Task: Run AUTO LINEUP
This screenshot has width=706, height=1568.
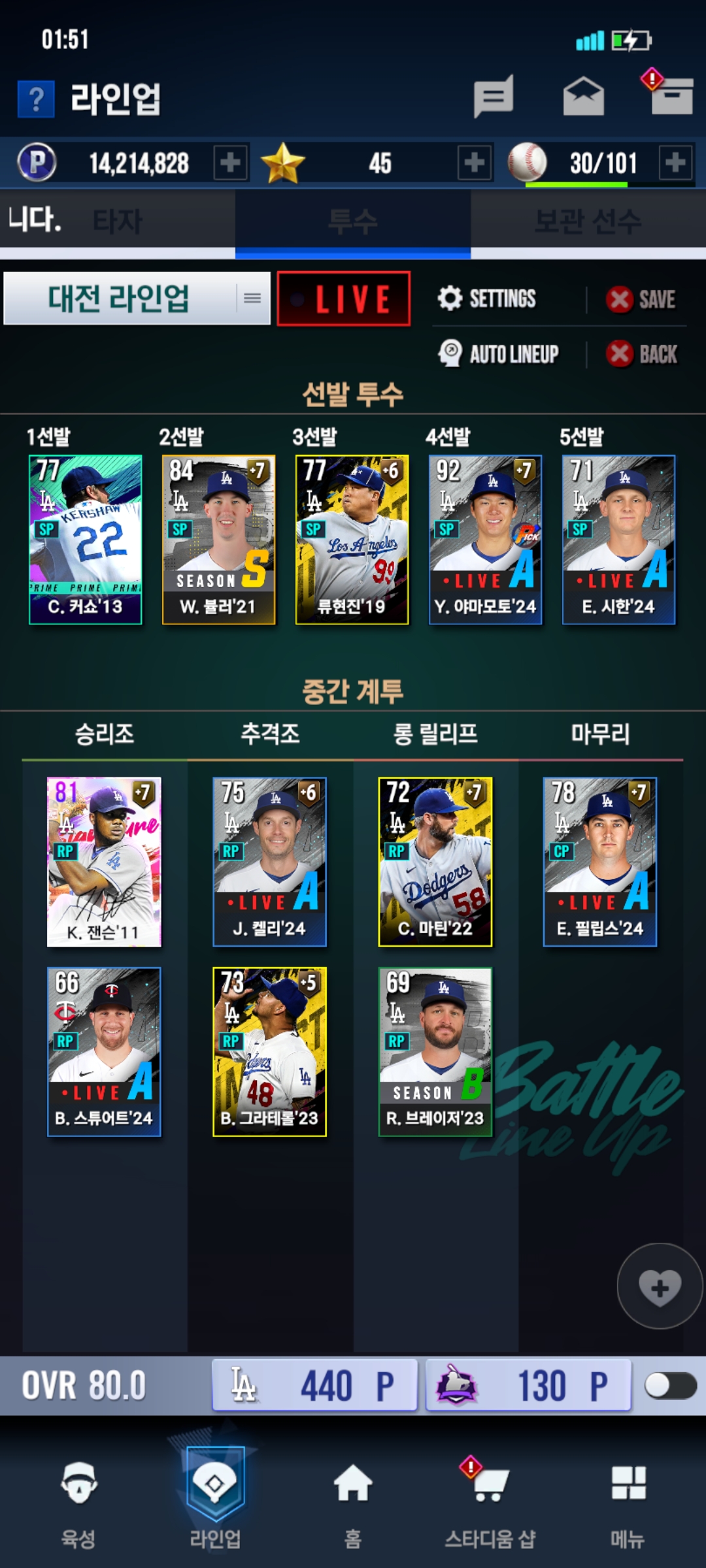Action: pyautogui.click(x=499, y=354)
